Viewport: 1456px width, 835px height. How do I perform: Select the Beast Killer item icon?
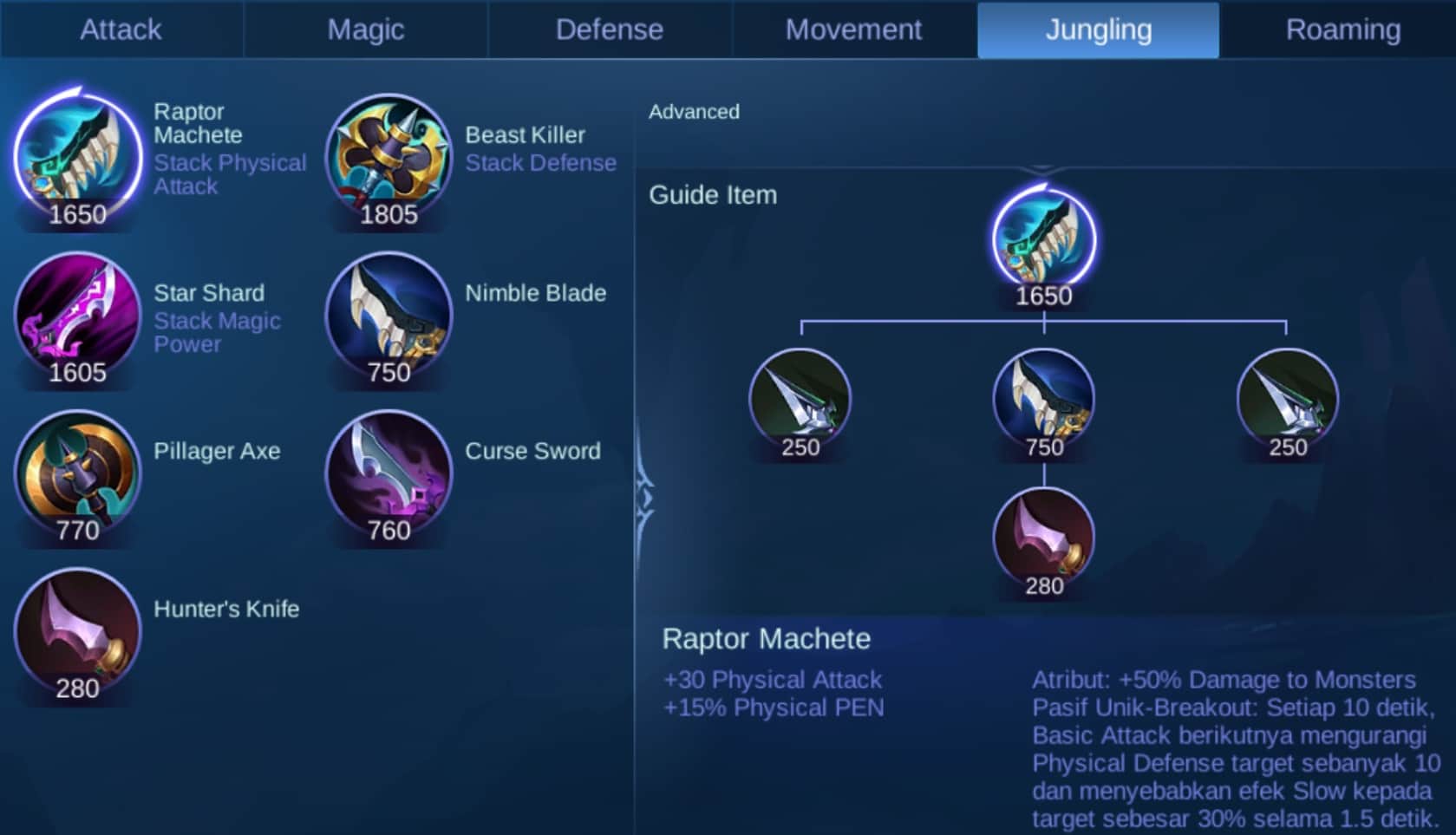click(x=388, y=156)
